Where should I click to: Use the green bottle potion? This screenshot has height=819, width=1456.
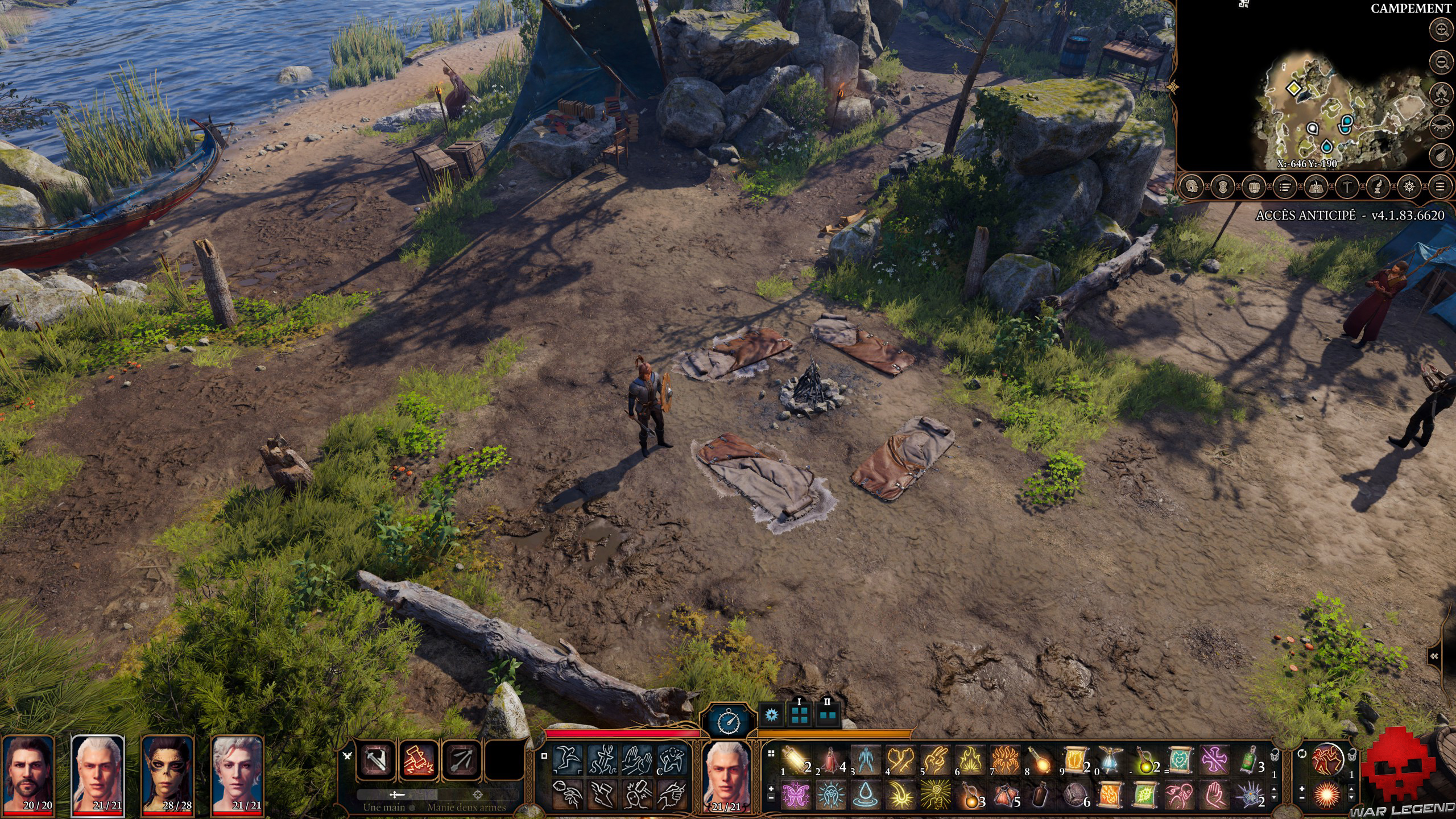click(1248, 759)
